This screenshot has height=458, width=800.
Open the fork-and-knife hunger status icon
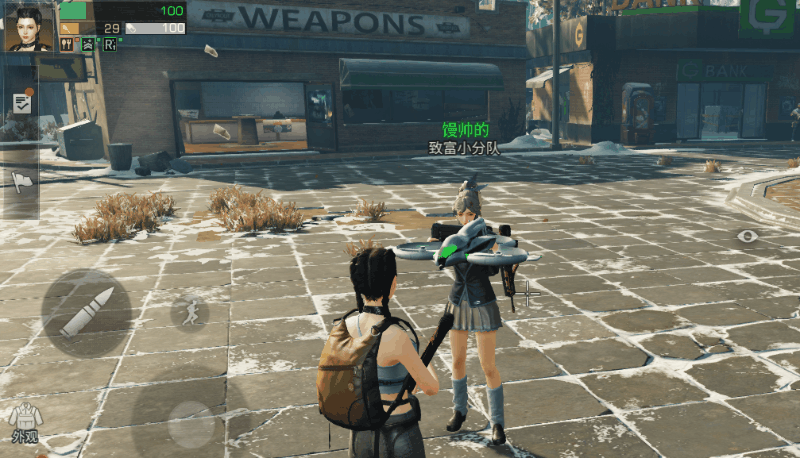(67, 44)
